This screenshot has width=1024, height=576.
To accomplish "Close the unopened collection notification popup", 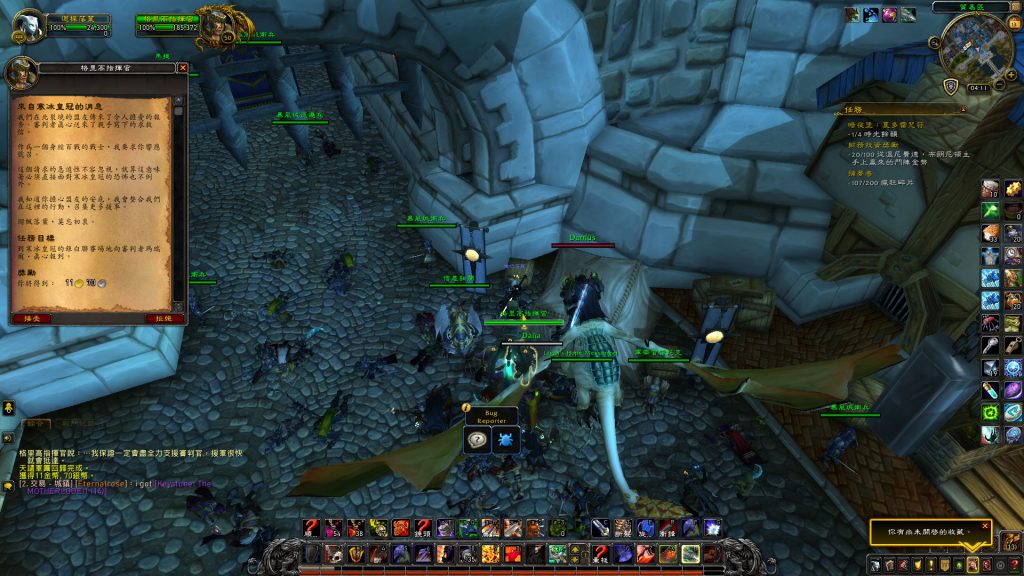I will pyautogui.click(x=984, y=525).
